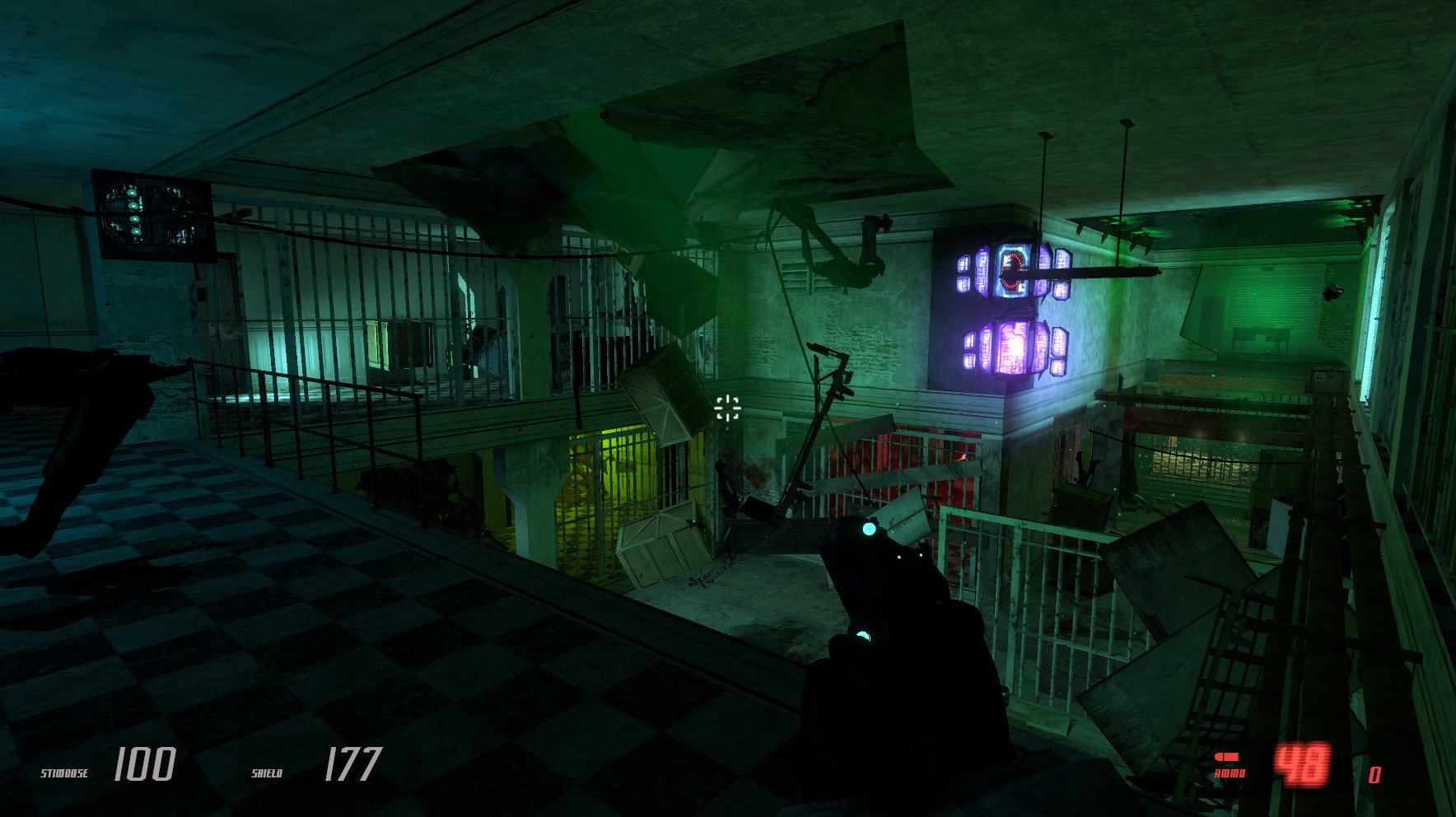
Task: Click the blue glowing light on the weapon
Action: click(x=870, y=528)
